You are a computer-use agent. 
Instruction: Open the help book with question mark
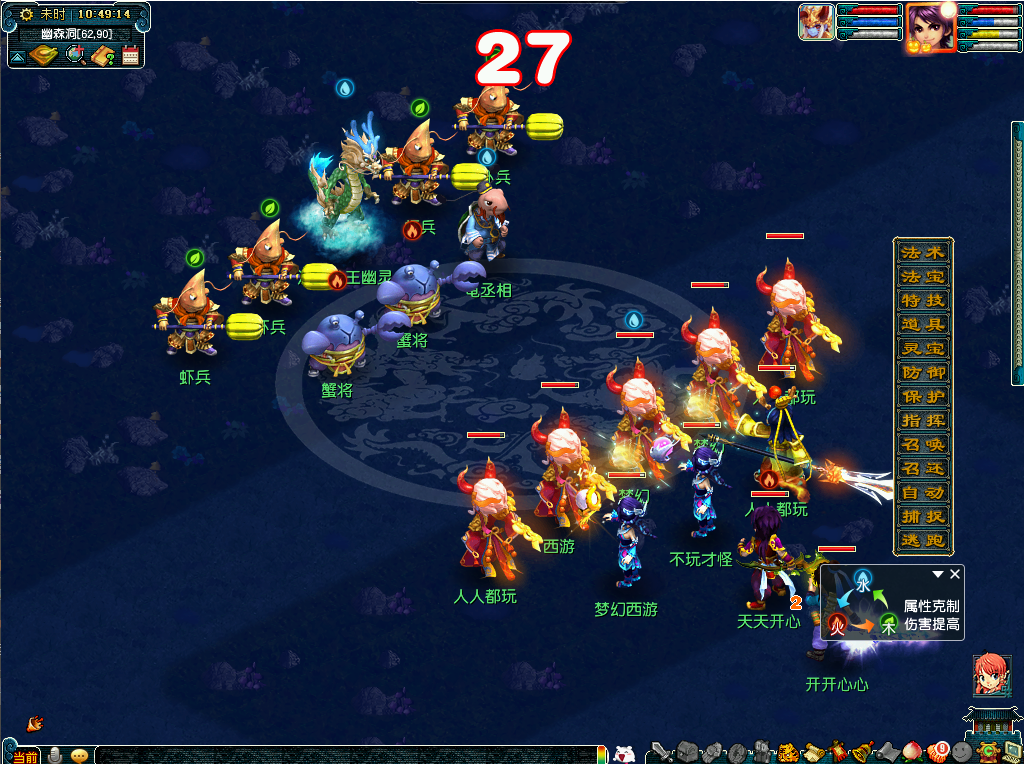(x=102, y=56)
